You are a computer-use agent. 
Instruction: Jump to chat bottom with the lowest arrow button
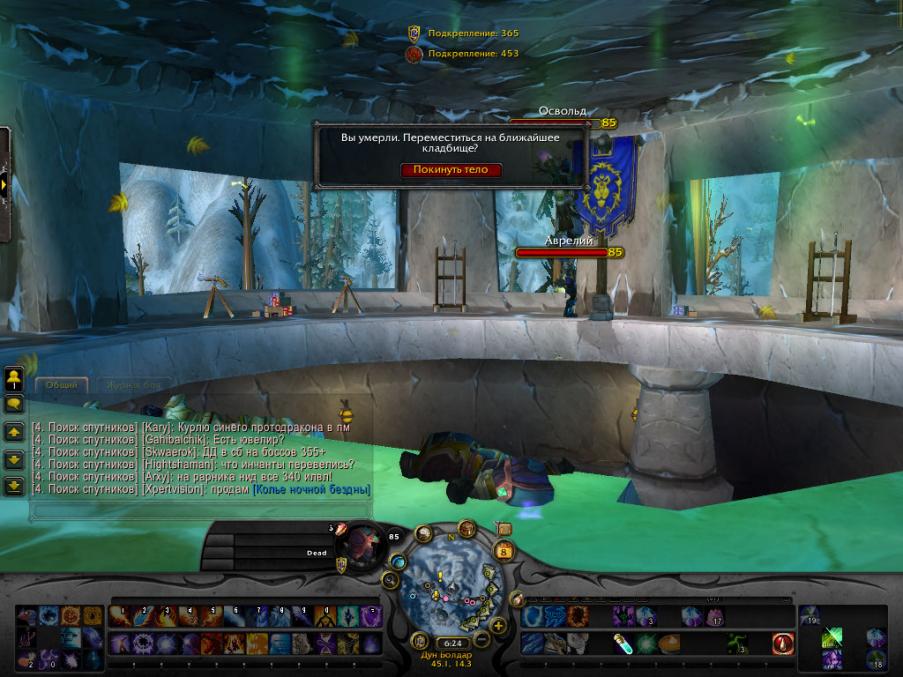tap(14, 486)
